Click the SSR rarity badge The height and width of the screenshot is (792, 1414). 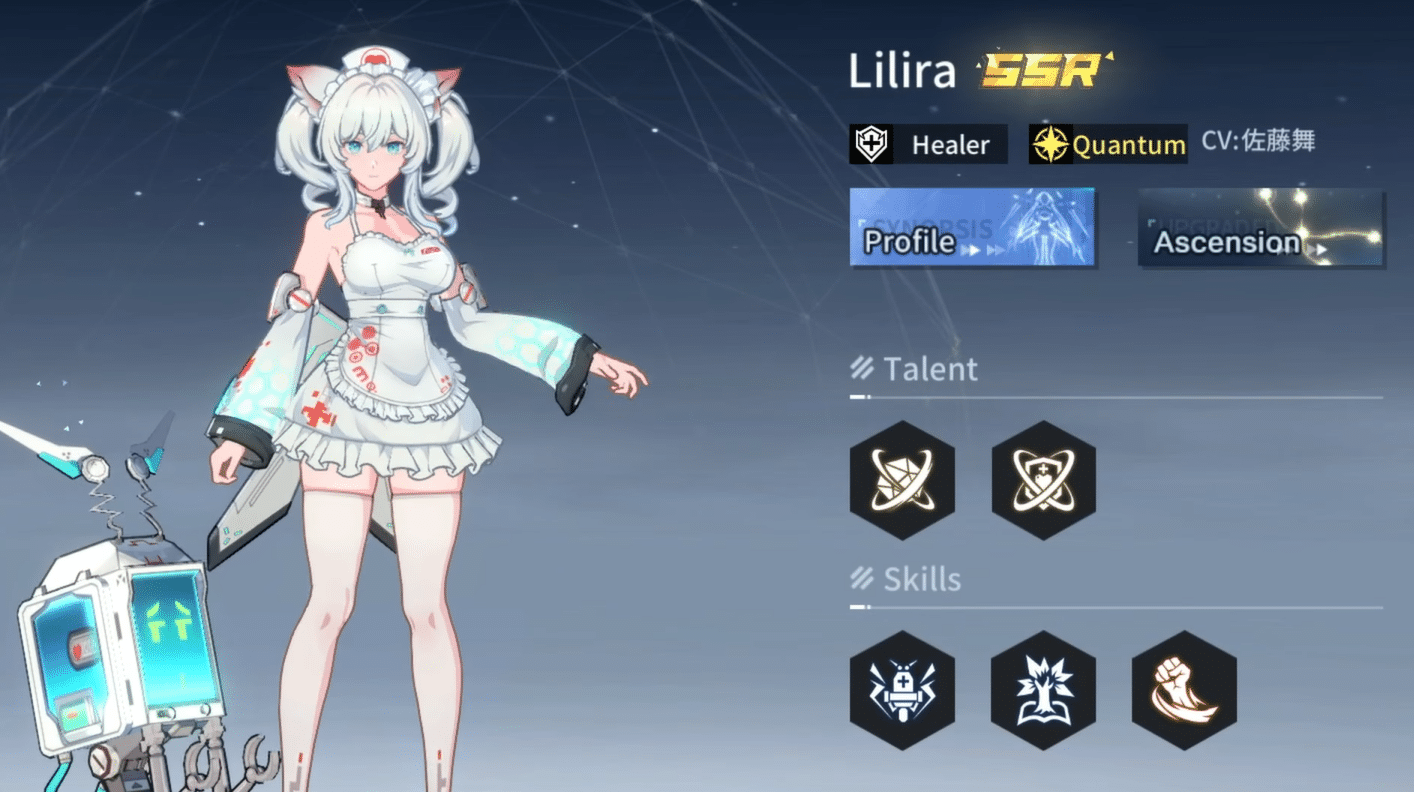point(1040,70)
